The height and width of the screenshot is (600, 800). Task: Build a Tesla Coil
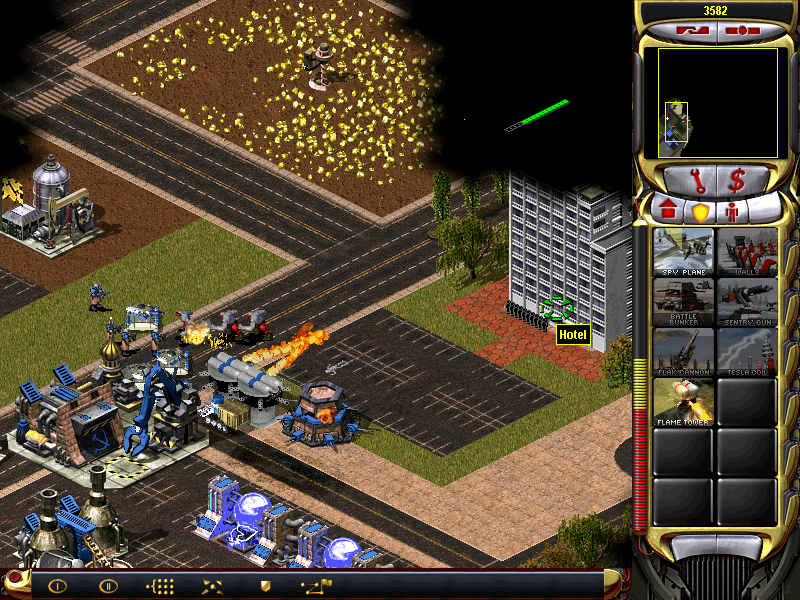[x=747, y=352]
